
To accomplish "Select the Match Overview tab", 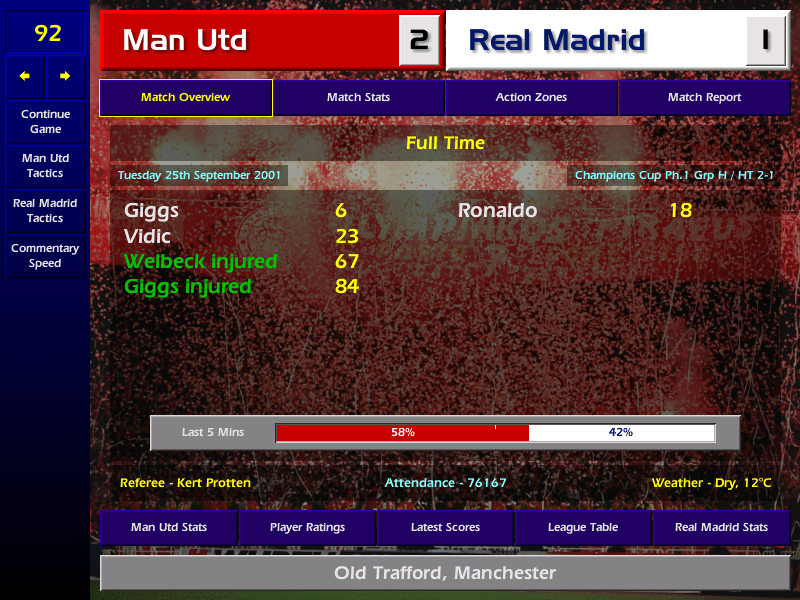I will coord(185,98).
